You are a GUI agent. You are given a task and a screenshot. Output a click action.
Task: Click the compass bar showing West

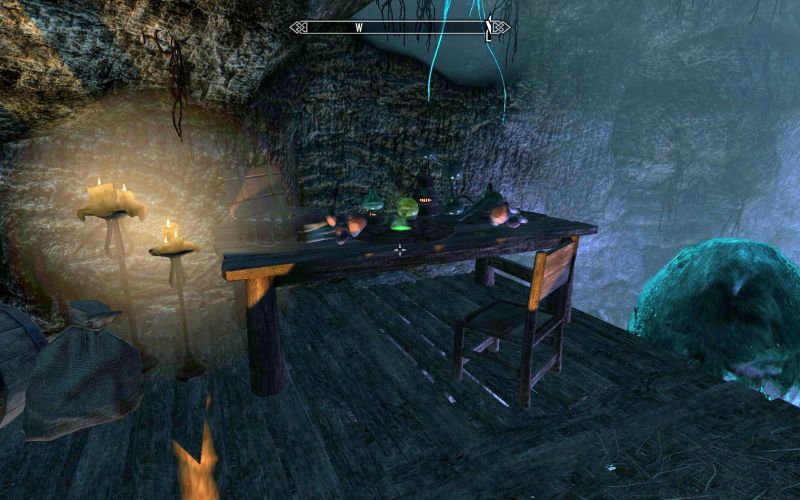pos(400,28)
